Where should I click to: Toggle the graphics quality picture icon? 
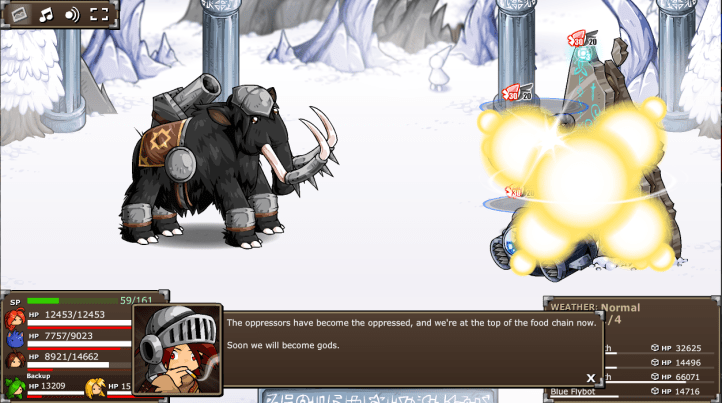(x=19, y=14)
